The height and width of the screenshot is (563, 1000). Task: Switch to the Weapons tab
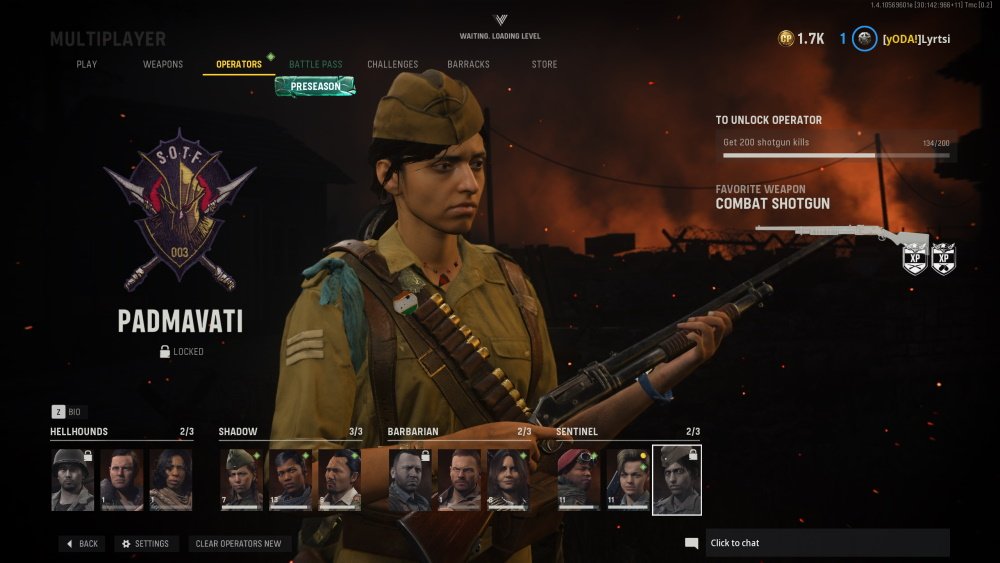[x=163, y=65]
